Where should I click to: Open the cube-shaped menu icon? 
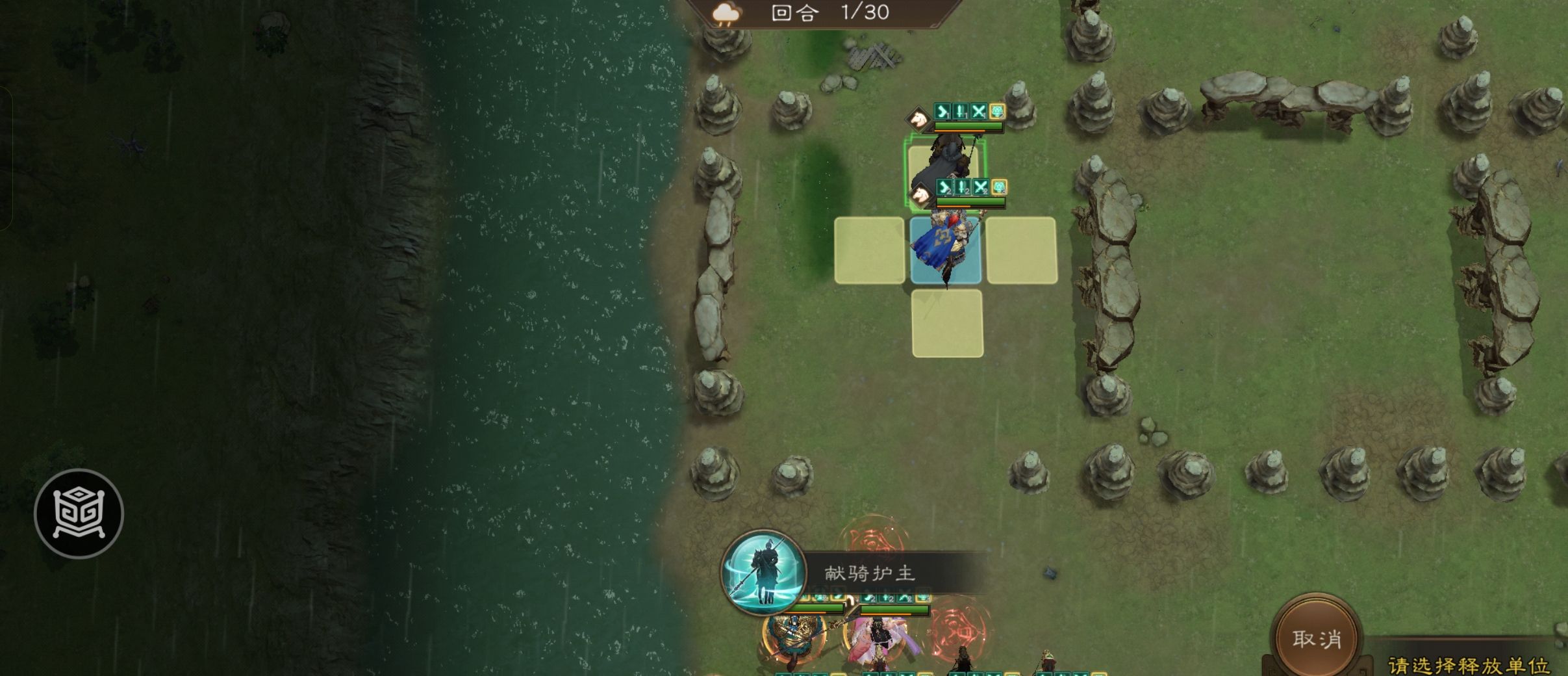coord(79,513)
